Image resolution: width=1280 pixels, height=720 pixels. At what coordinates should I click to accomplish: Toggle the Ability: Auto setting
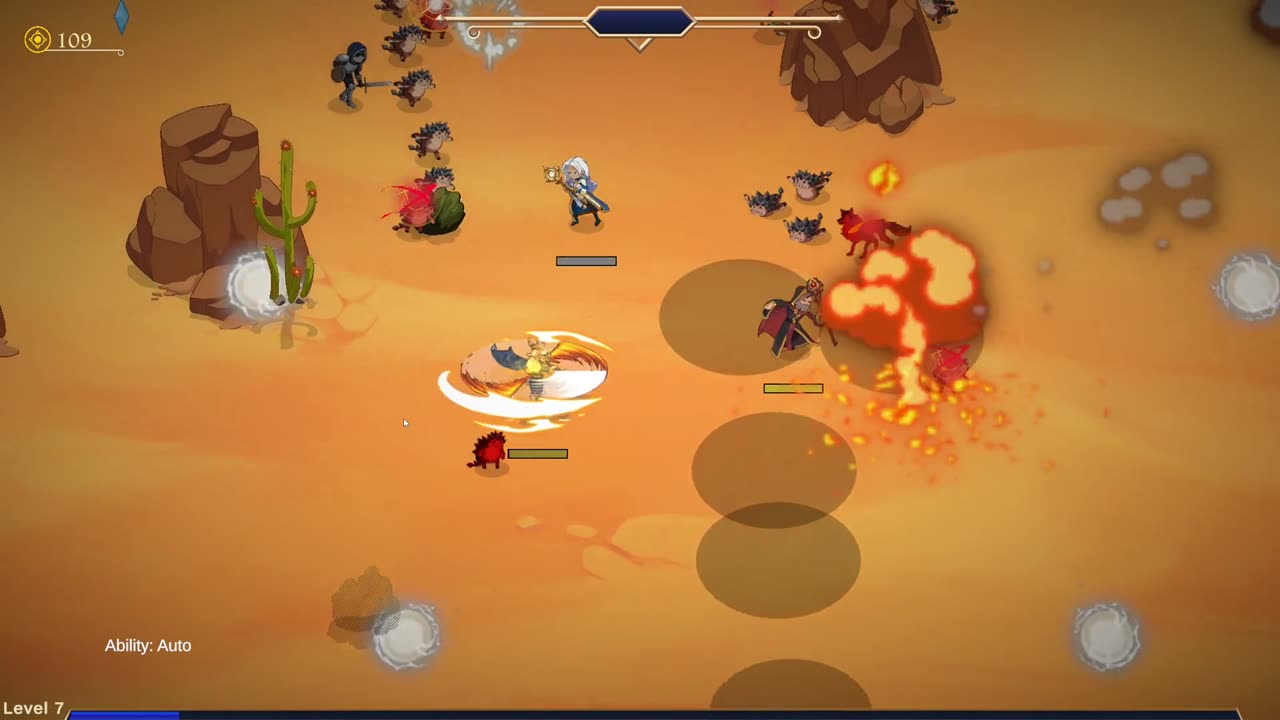tap(148, 646)
